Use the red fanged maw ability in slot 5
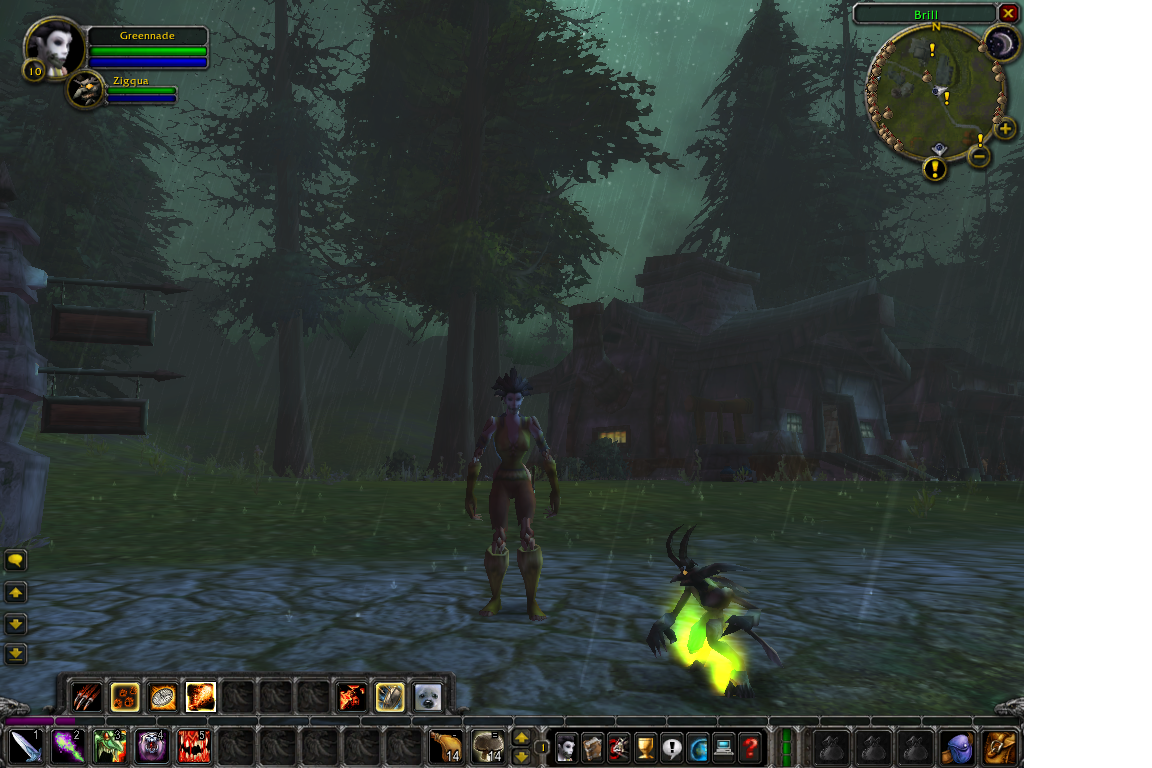This screenshot has height=768, width=1152. pyautogui.click(x=193, y=746)
